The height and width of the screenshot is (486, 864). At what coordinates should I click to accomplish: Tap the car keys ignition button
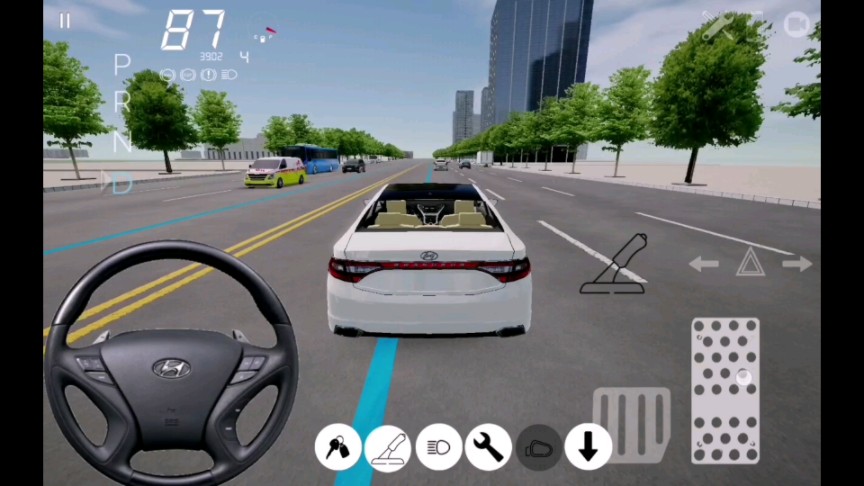click(338, 447)
